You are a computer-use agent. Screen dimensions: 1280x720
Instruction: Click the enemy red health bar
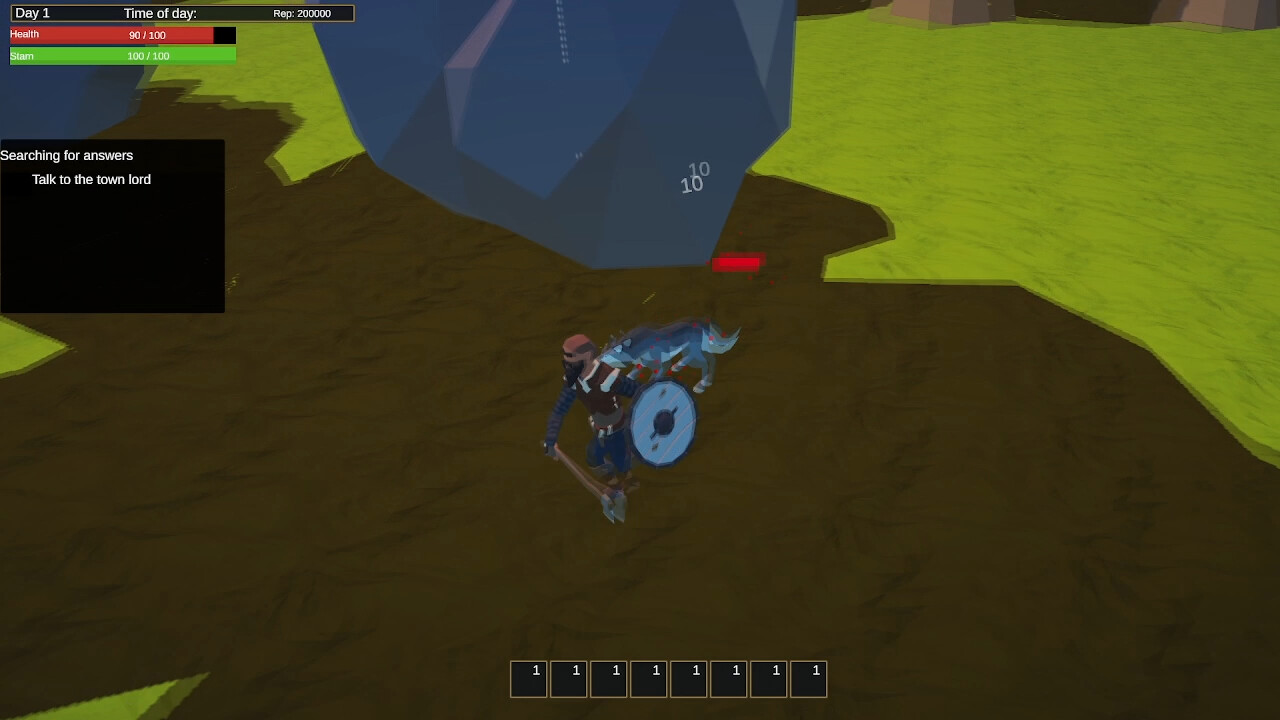click(x=738, y=263)
